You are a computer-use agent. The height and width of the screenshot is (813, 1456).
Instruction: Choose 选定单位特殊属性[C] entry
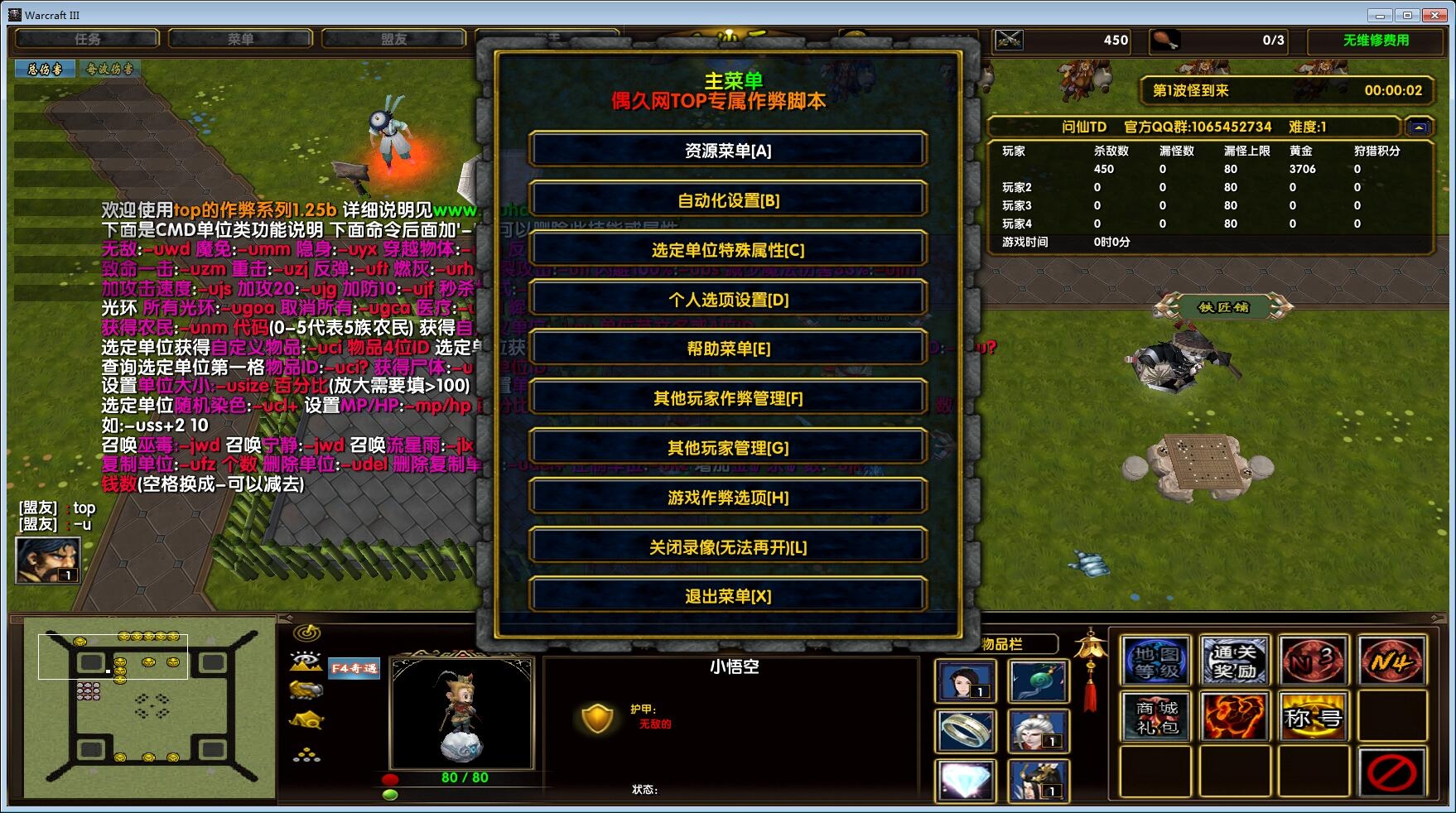727,250
